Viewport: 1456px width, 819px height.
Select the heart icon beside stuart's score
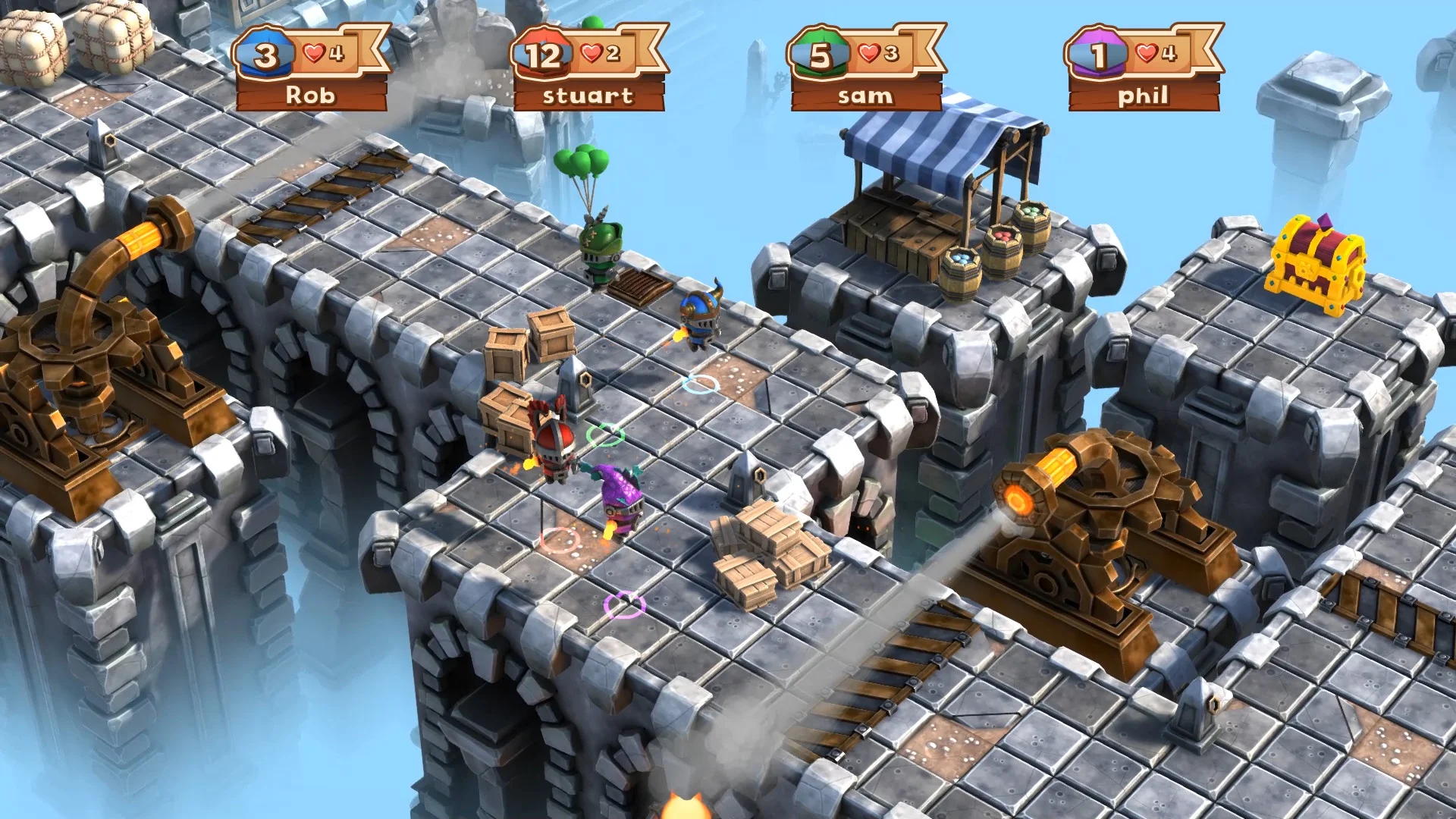[x=590, y=52]
